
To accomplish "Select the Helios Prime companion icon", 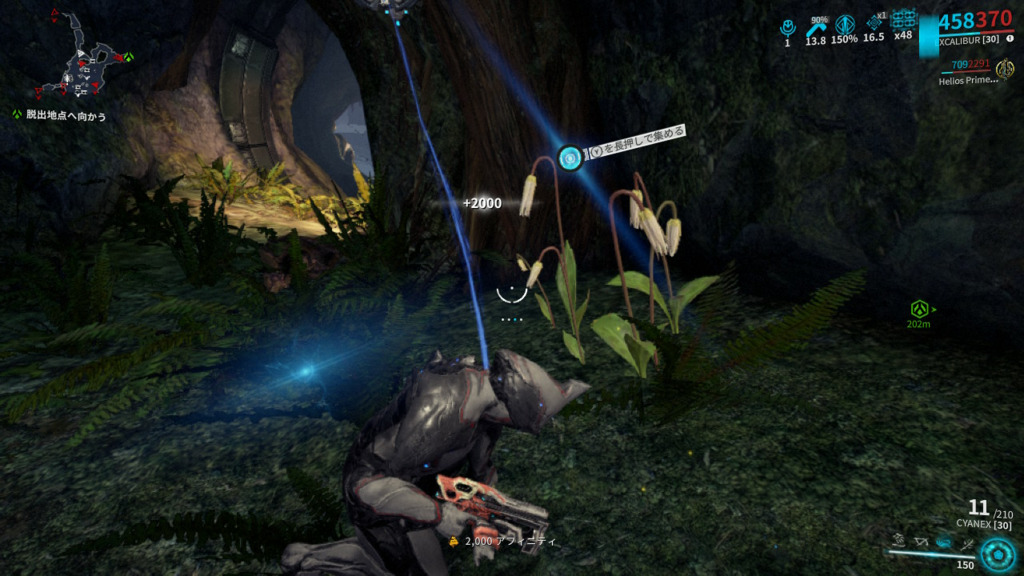I will [x=1005, y=68].
